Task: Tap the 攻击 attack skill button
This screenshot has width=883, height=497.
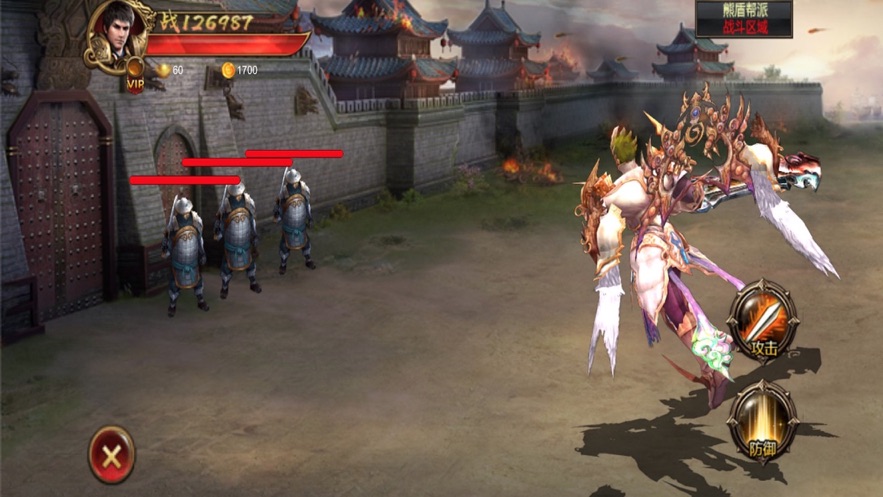Action: (762, 320)
